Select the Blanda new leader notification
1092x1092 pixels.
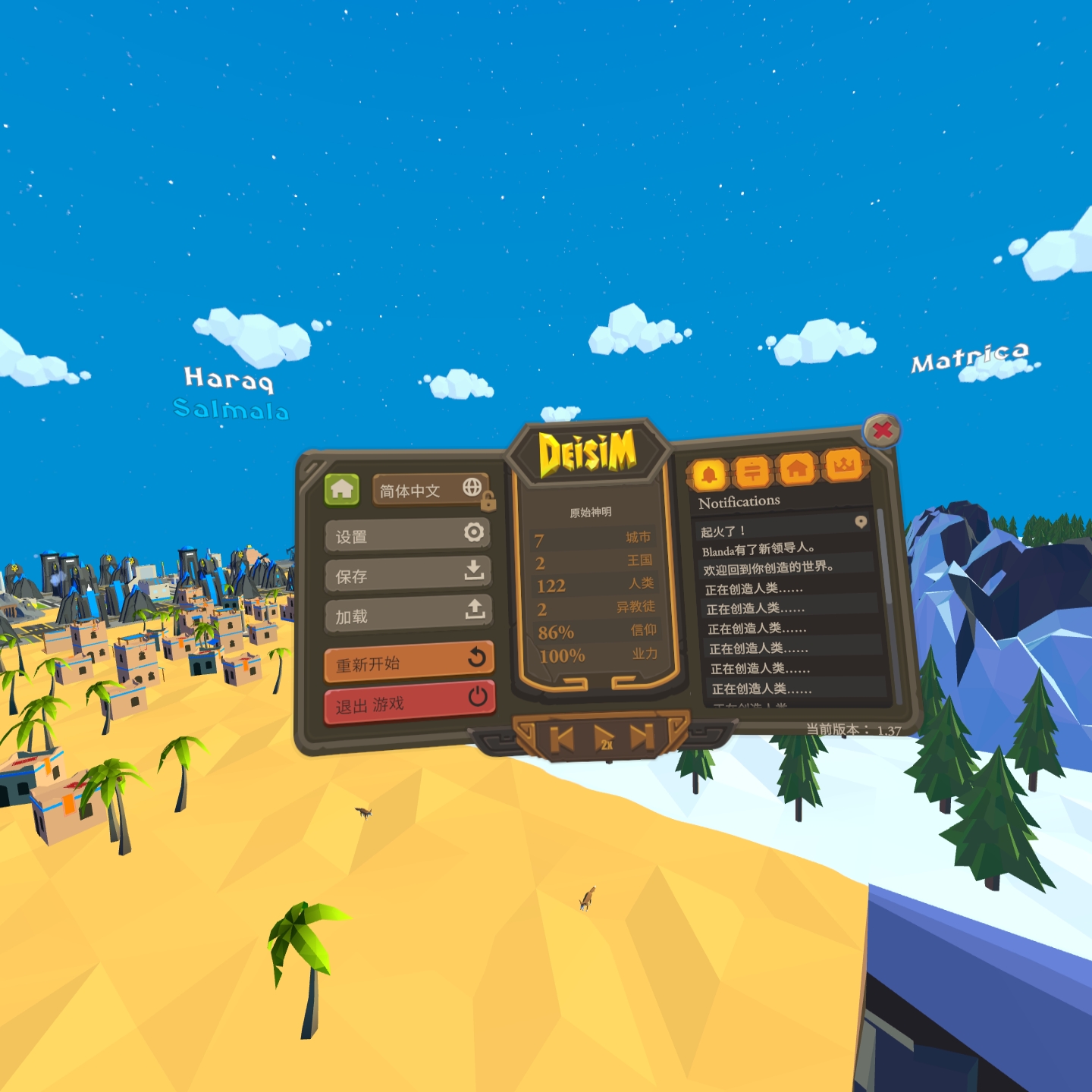click(x=758, y=549)
